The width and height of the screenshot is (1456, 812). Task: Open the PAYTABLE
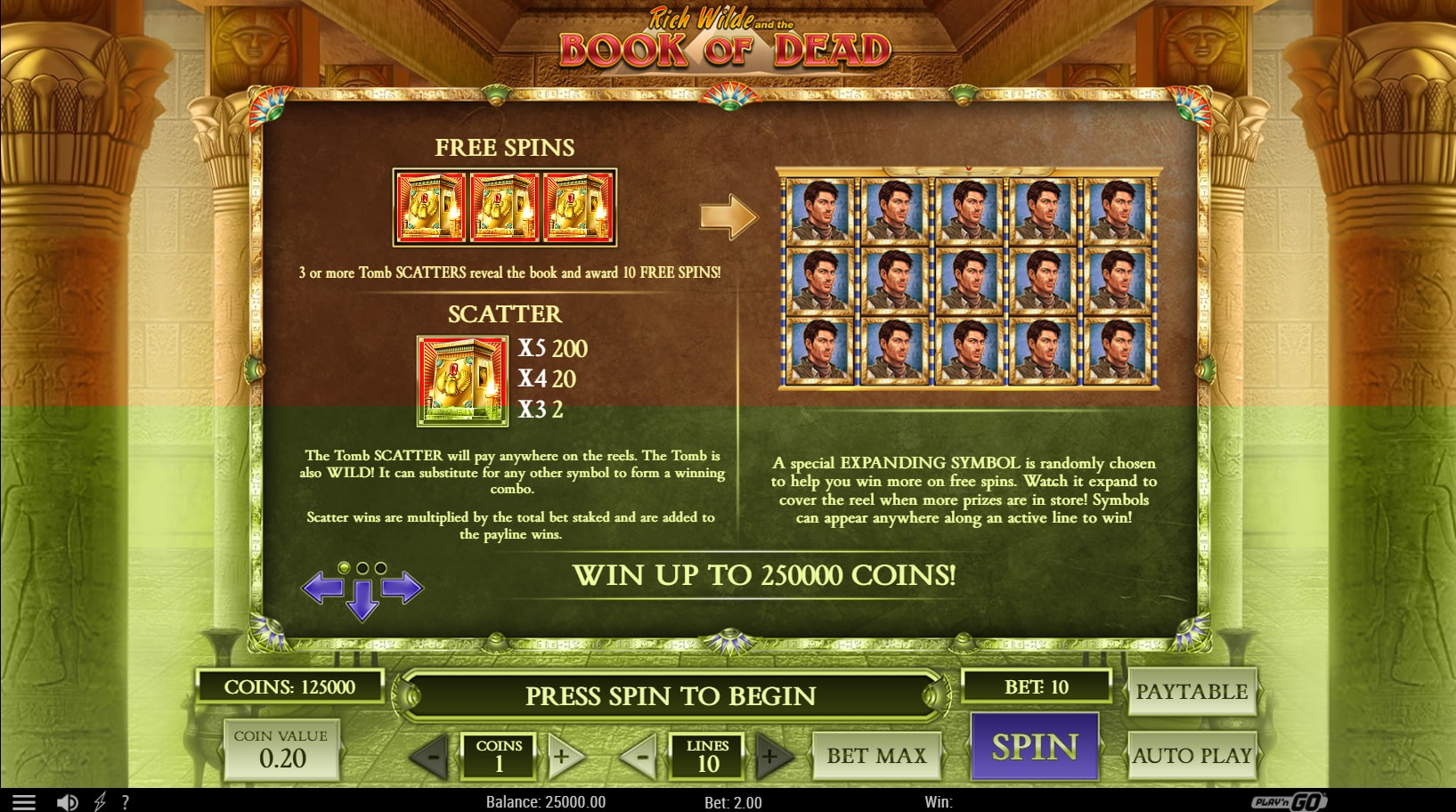tap(1192, 692)
